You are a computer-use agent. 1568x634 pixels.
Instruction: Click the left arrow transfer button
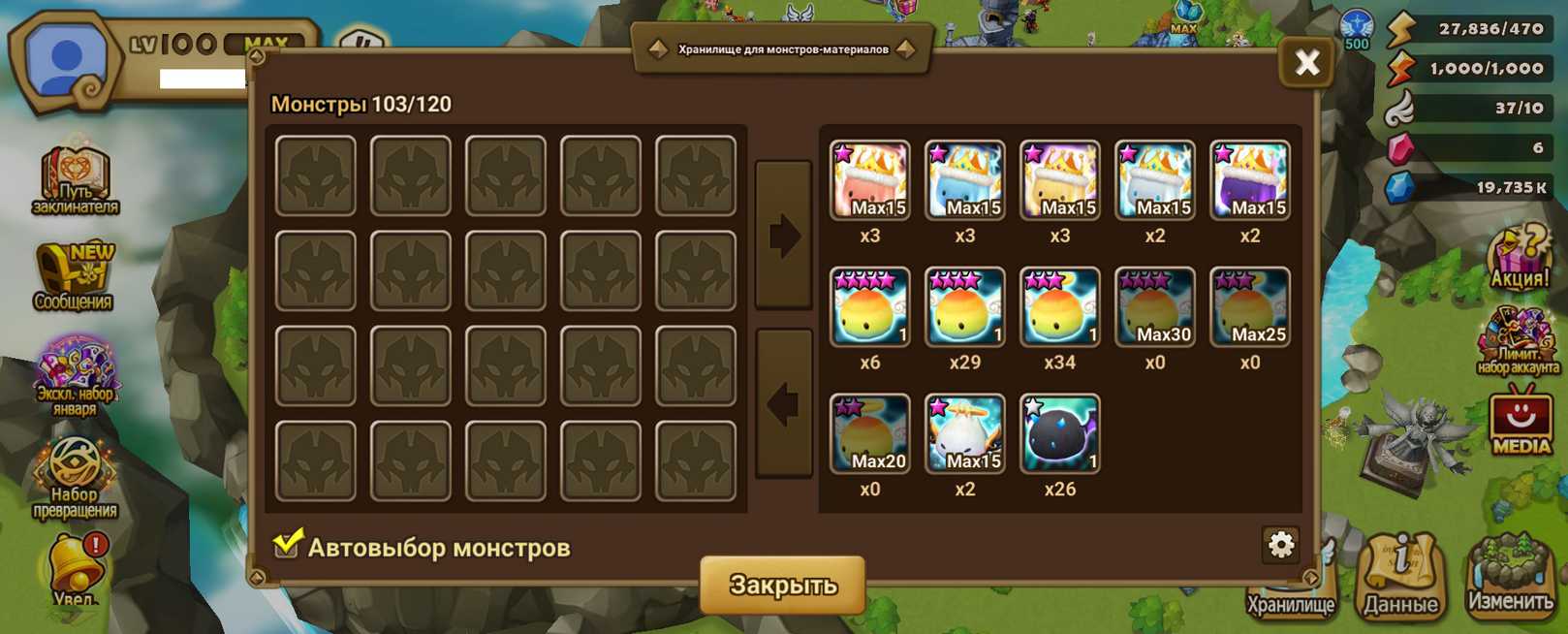point(783,403)
